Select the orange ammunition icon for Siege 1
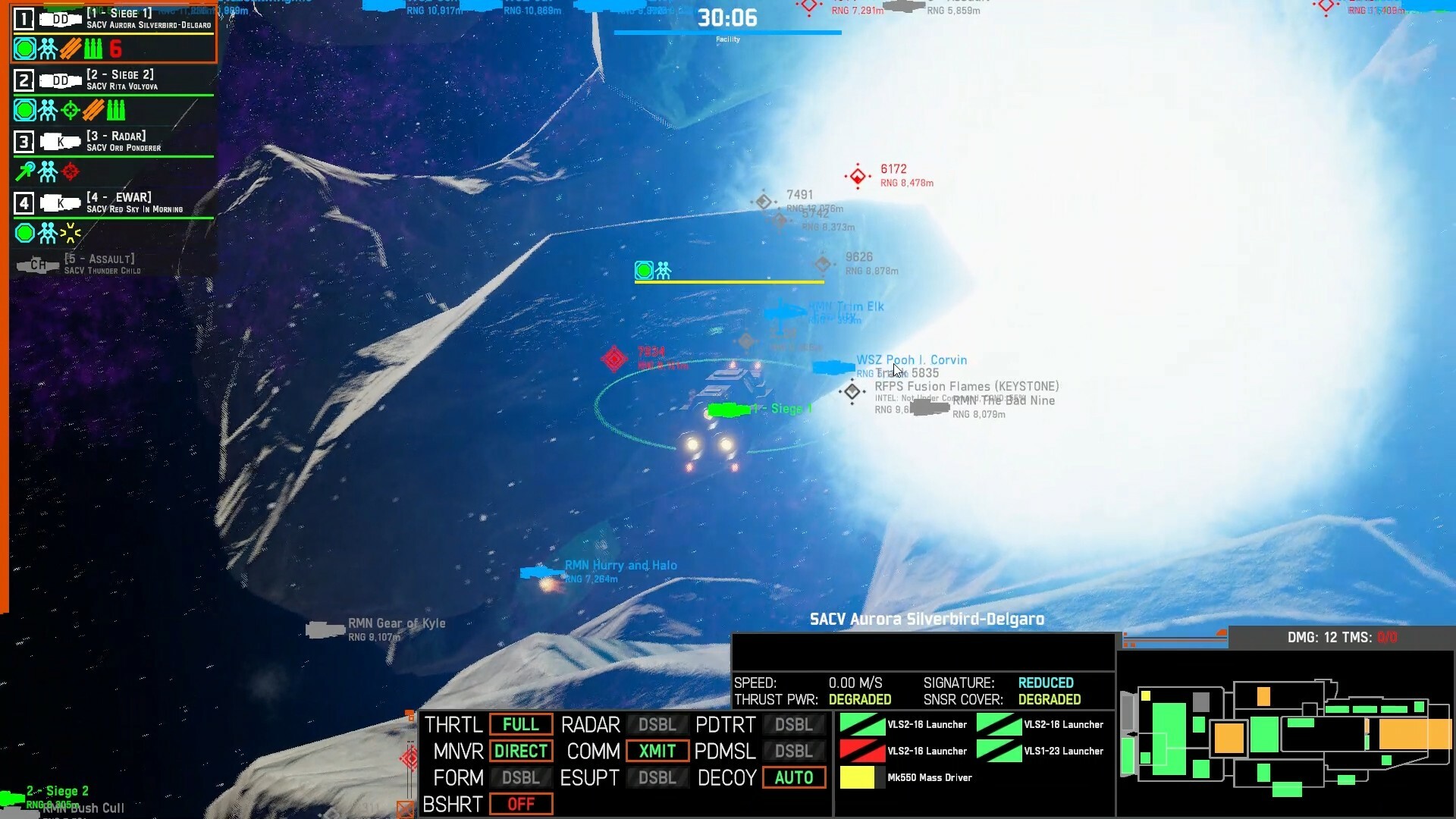This screenshot has width=1456, height=819. [x=69, y=49]
